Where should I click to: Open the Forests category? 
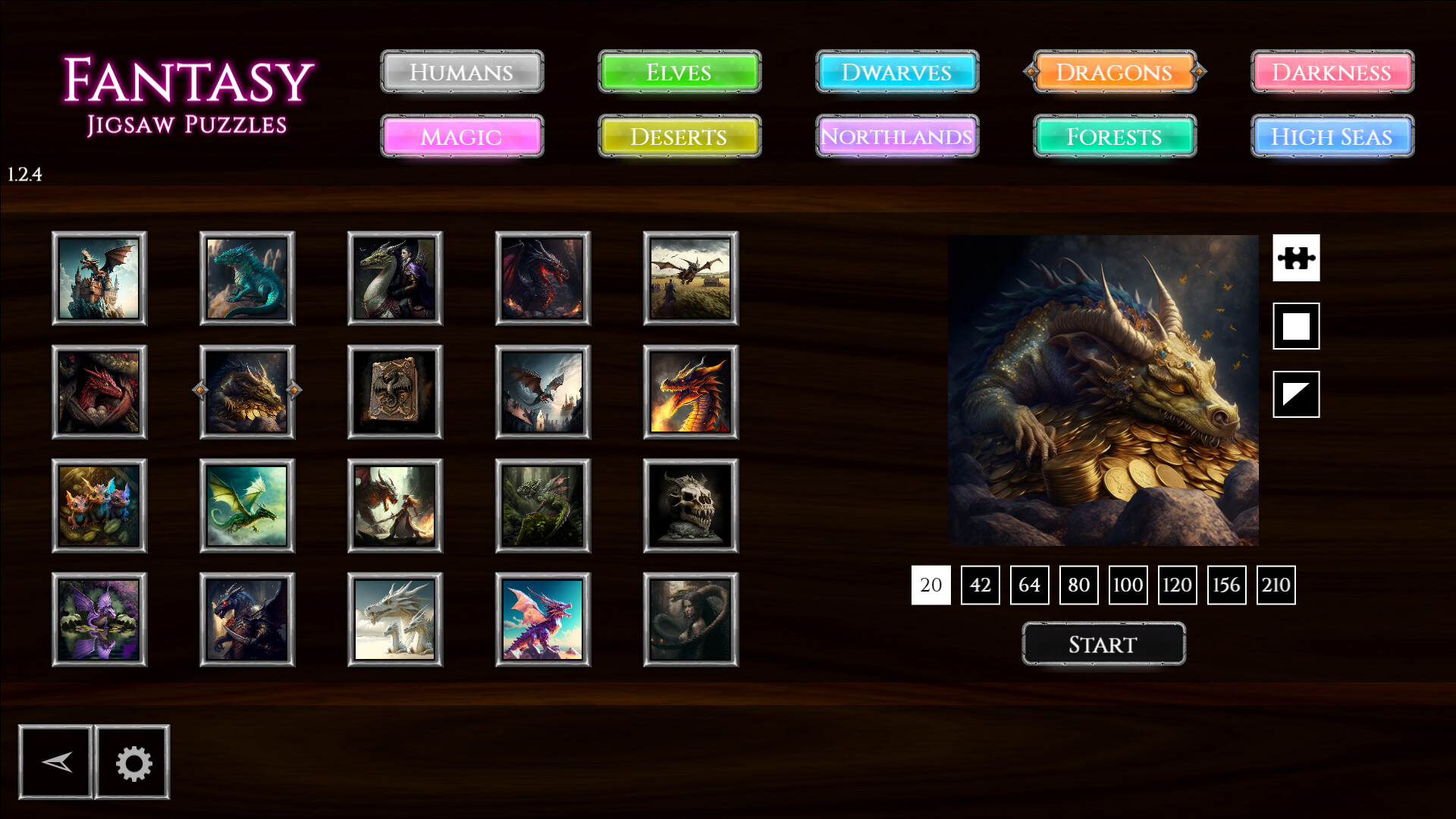coord(1115,137)
